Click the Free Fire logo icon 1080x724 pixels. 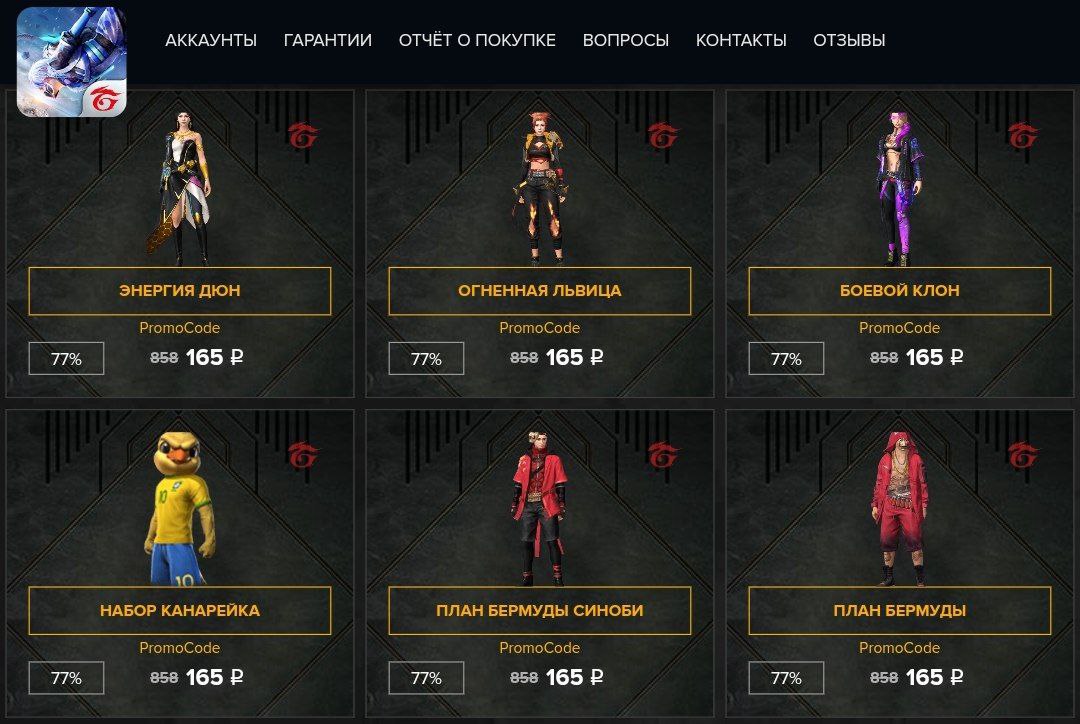click(x=72, y=62)
